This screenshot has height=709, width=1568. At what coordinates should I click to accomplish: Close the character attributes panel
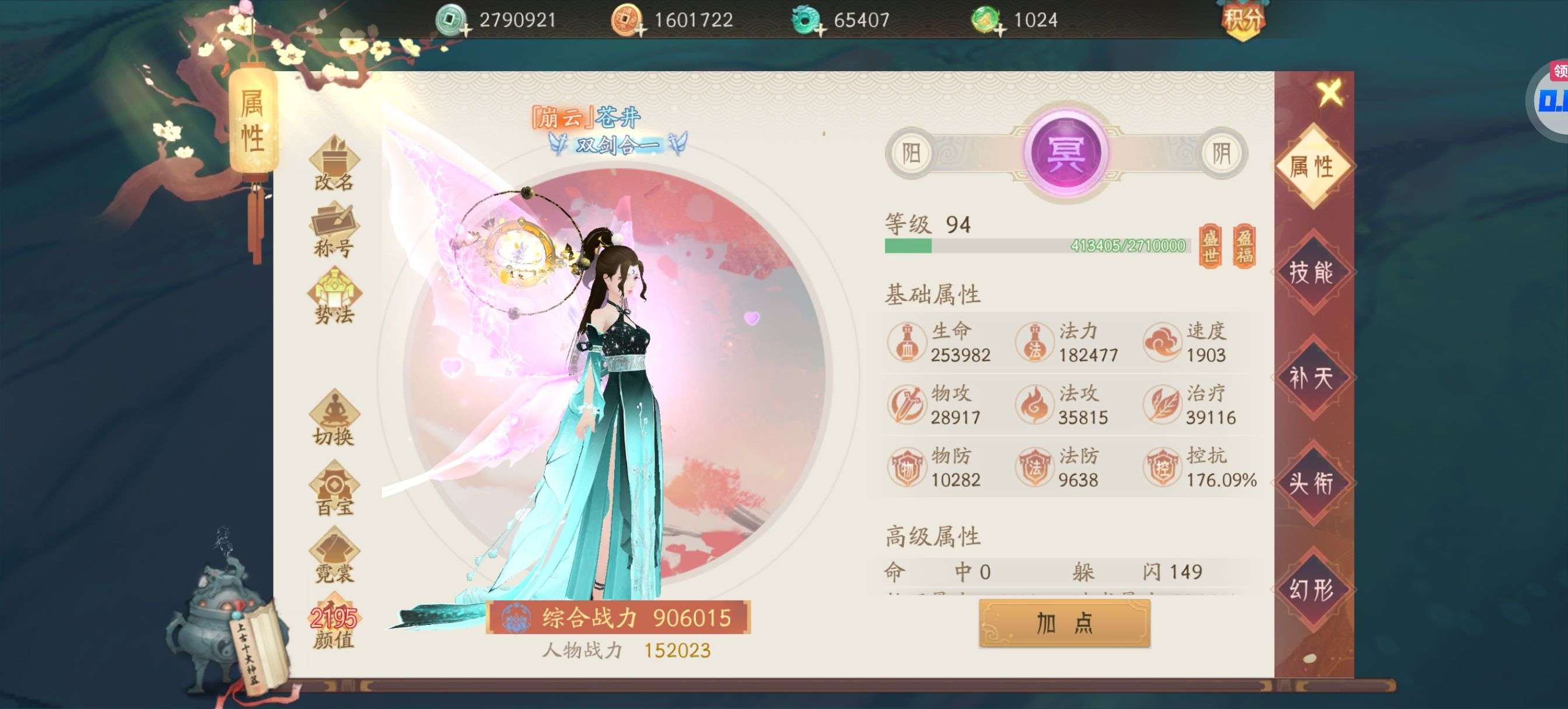click(1329, 93)
